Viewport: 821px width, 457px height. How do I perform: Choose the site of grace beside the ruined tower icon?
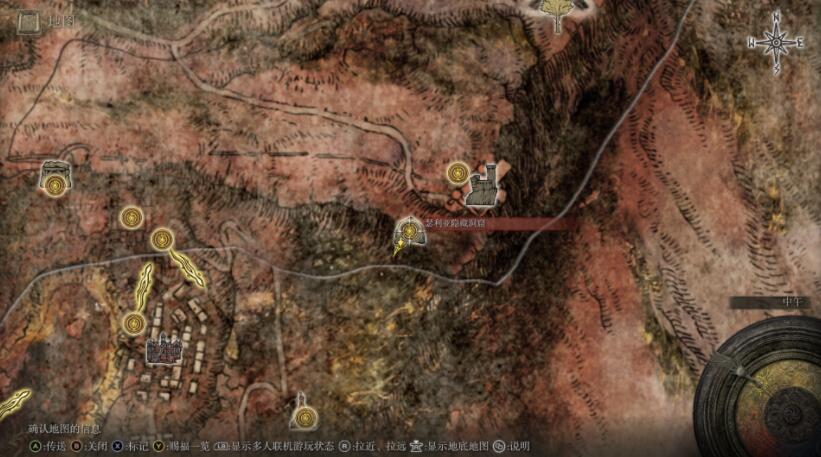[x=459, y=173]
